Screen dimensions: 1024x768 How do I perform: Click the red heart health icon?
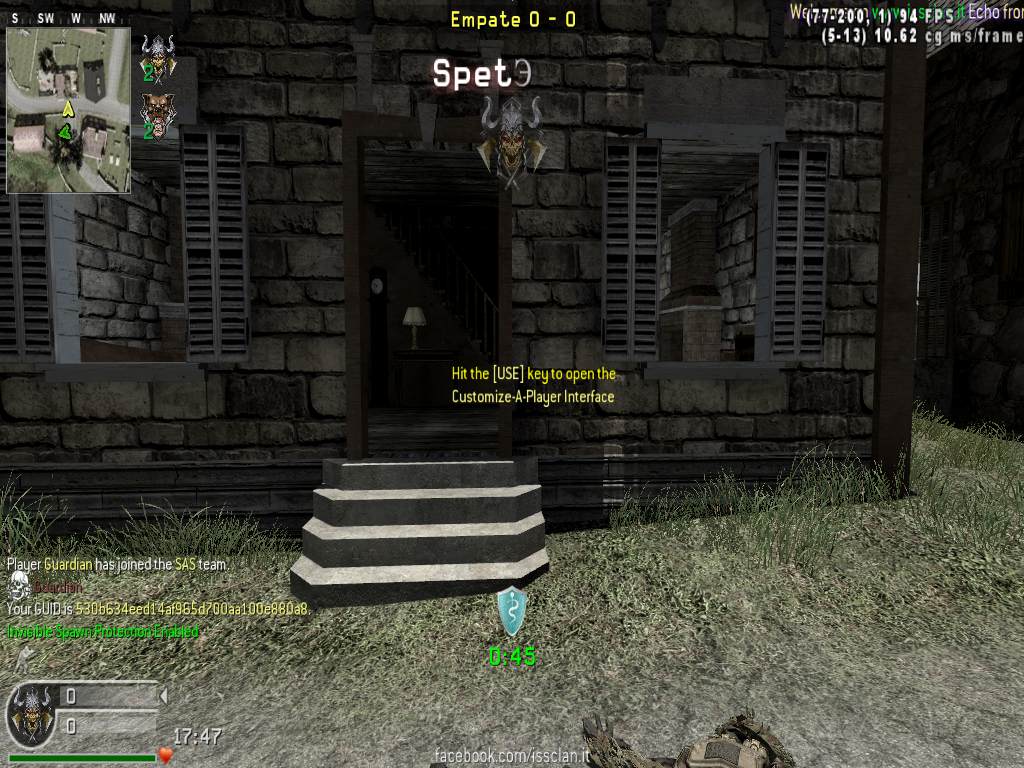point(166,755)
